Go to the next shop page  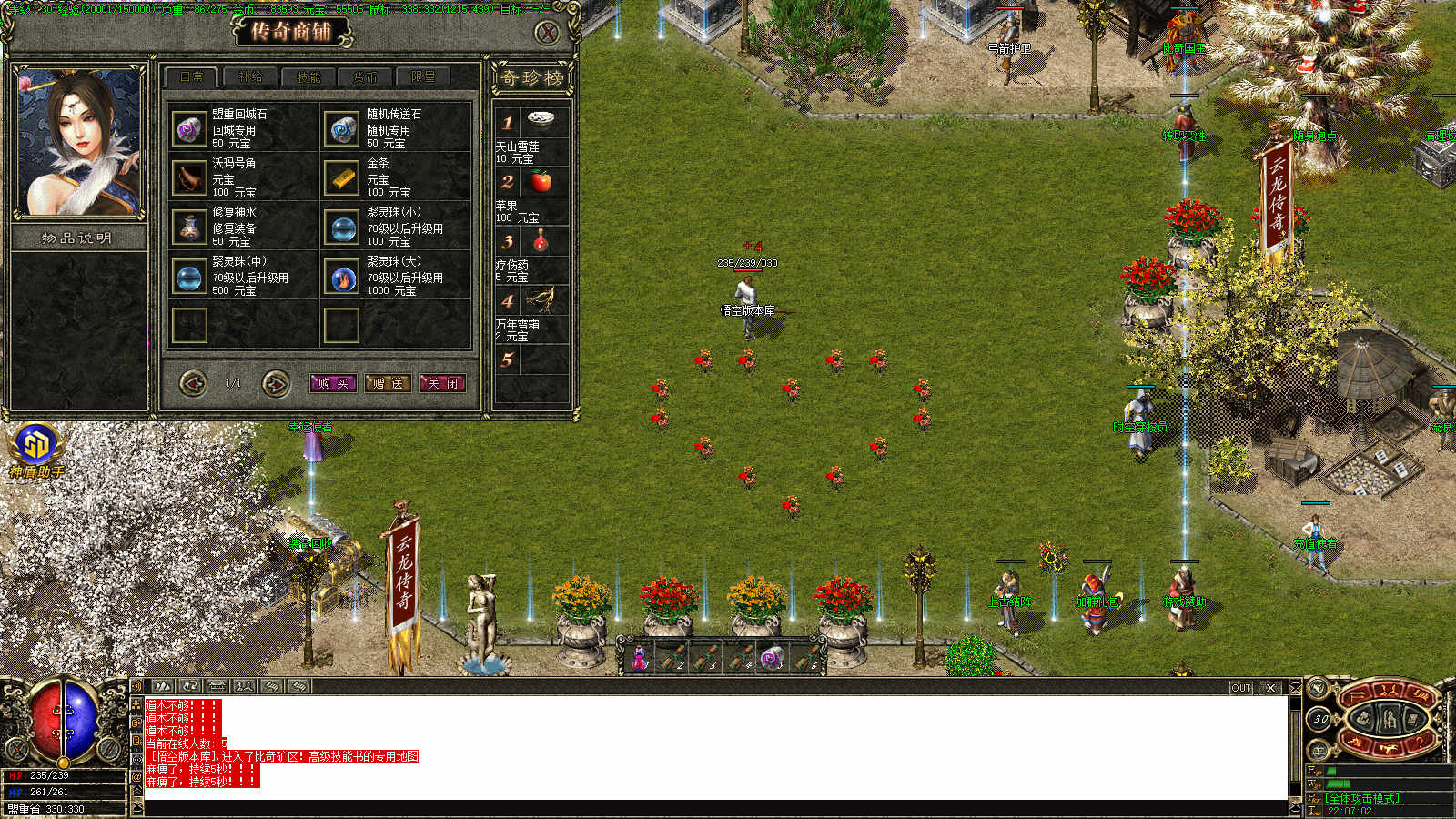click(x=275, y=383)
